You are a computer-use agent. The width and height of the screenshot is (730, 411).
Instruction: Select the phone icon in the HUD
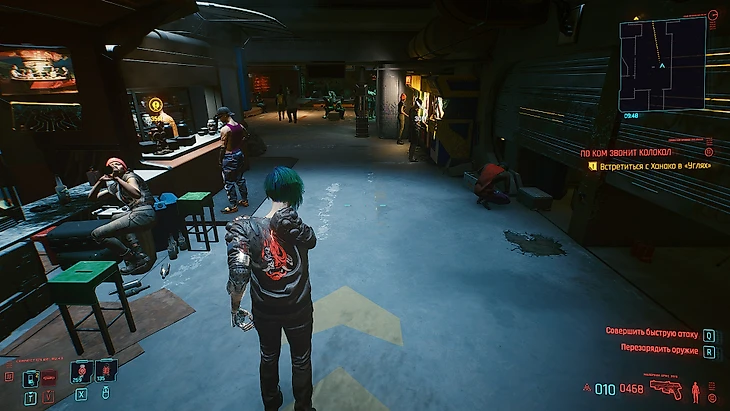(30, 378)
